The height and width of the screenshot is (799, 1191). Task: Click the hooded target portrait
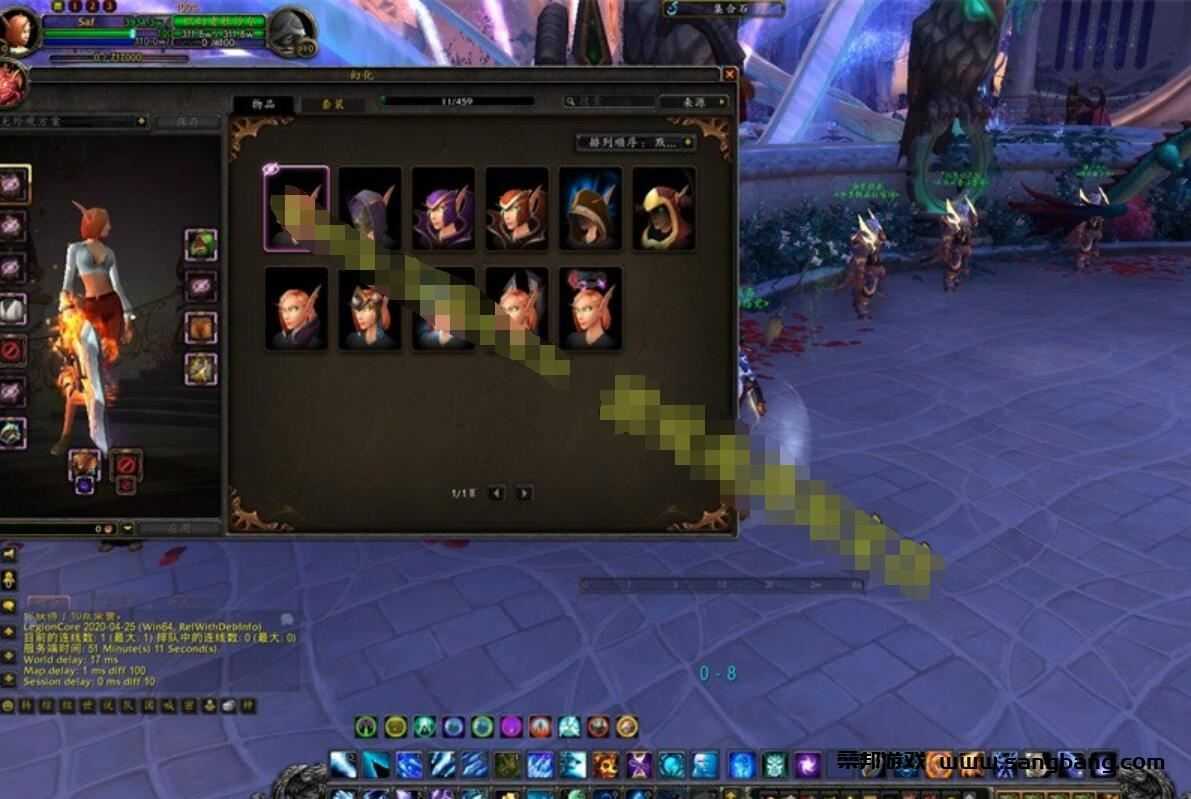pos(290,32)
